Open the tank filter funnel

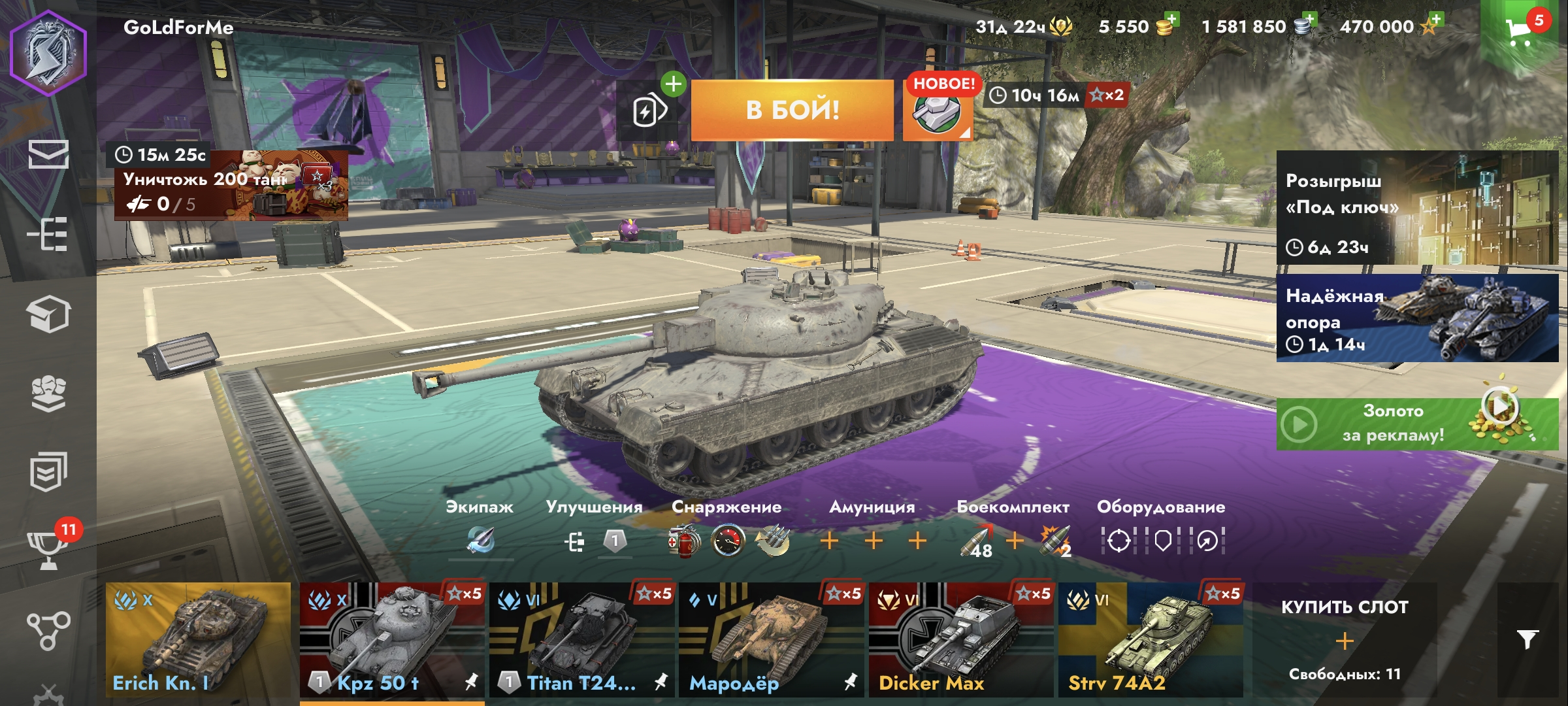1527,639
